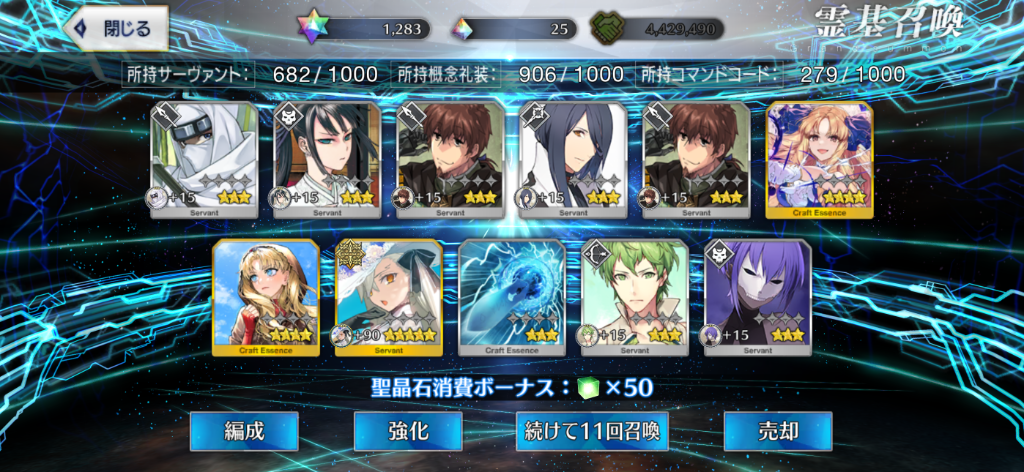Open the 編成 party formation screen
Image resolution: width=1024 pixels, height=472 pixels.
point(244,431)
